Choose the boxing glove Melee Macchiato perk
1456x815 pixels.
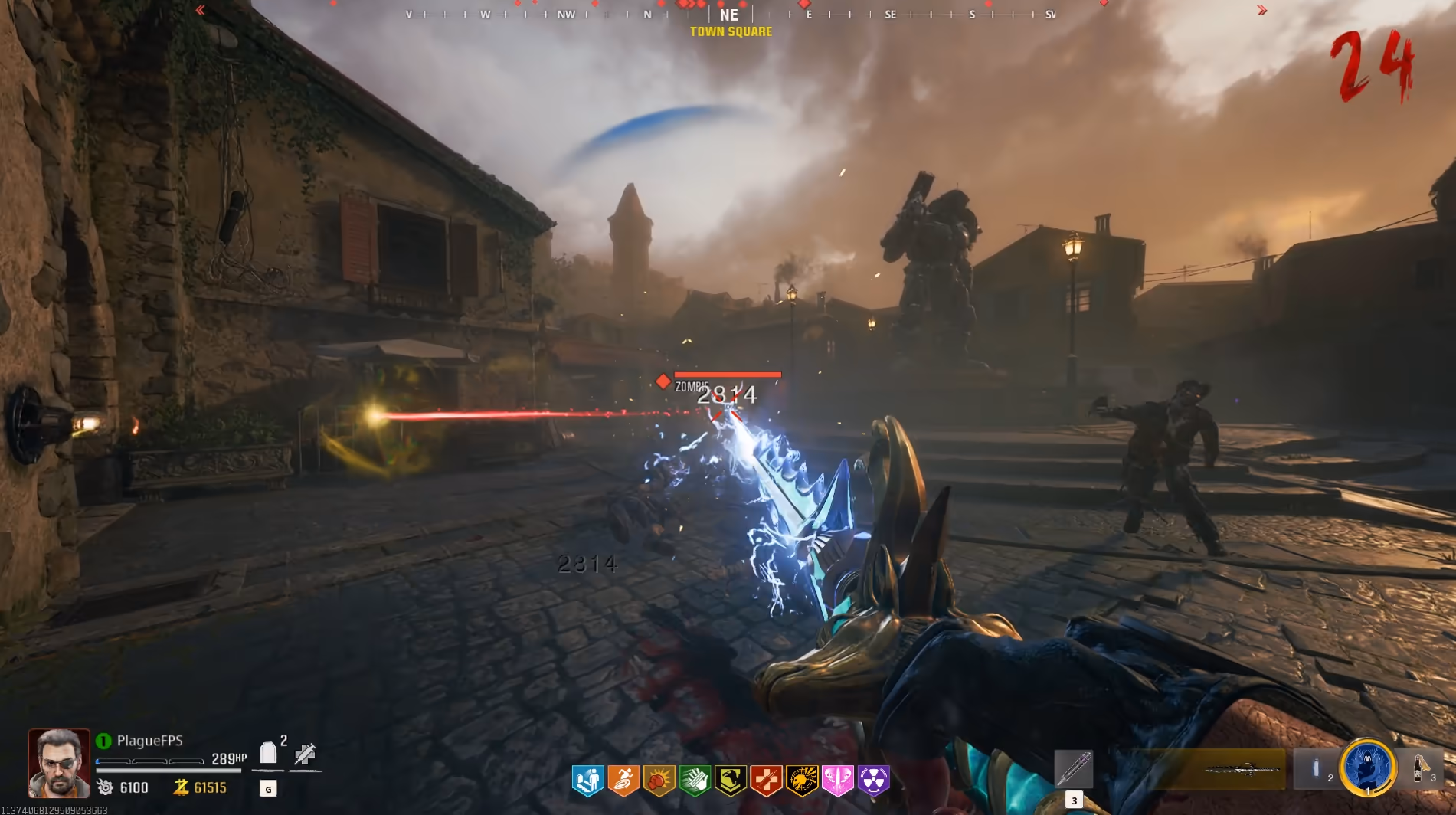[659, 781]
